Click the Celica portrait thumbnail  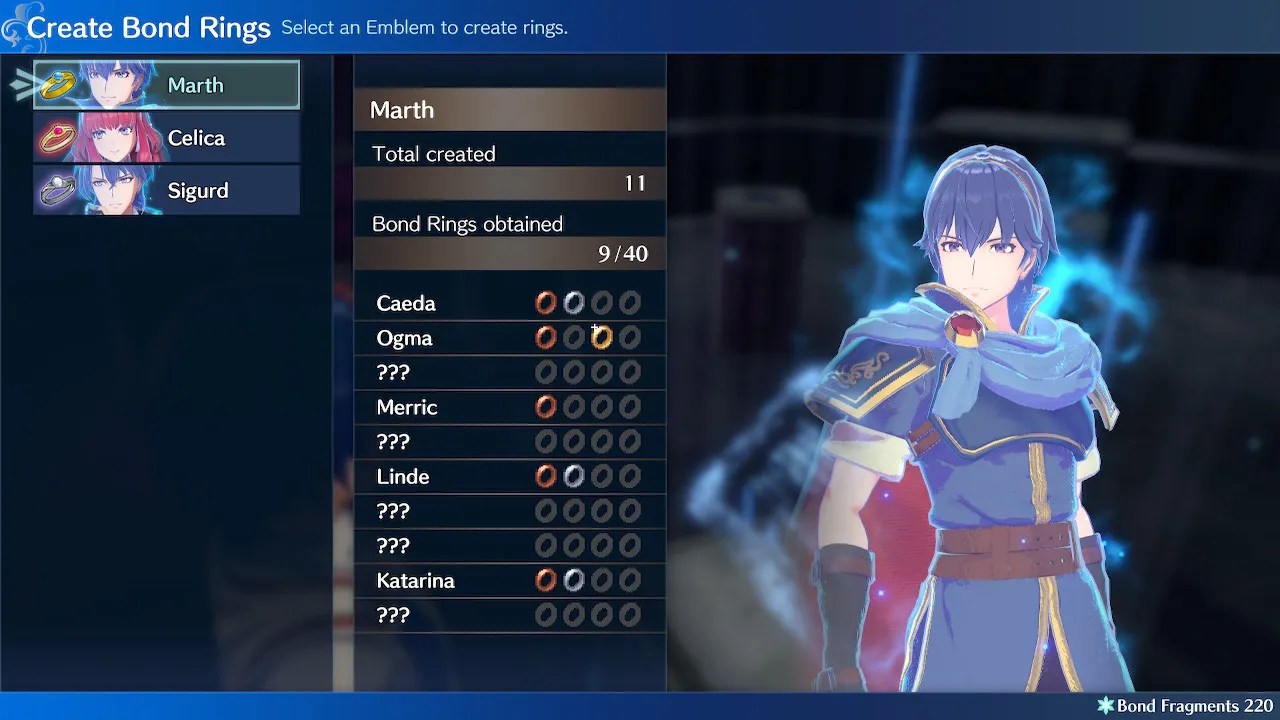115,137
